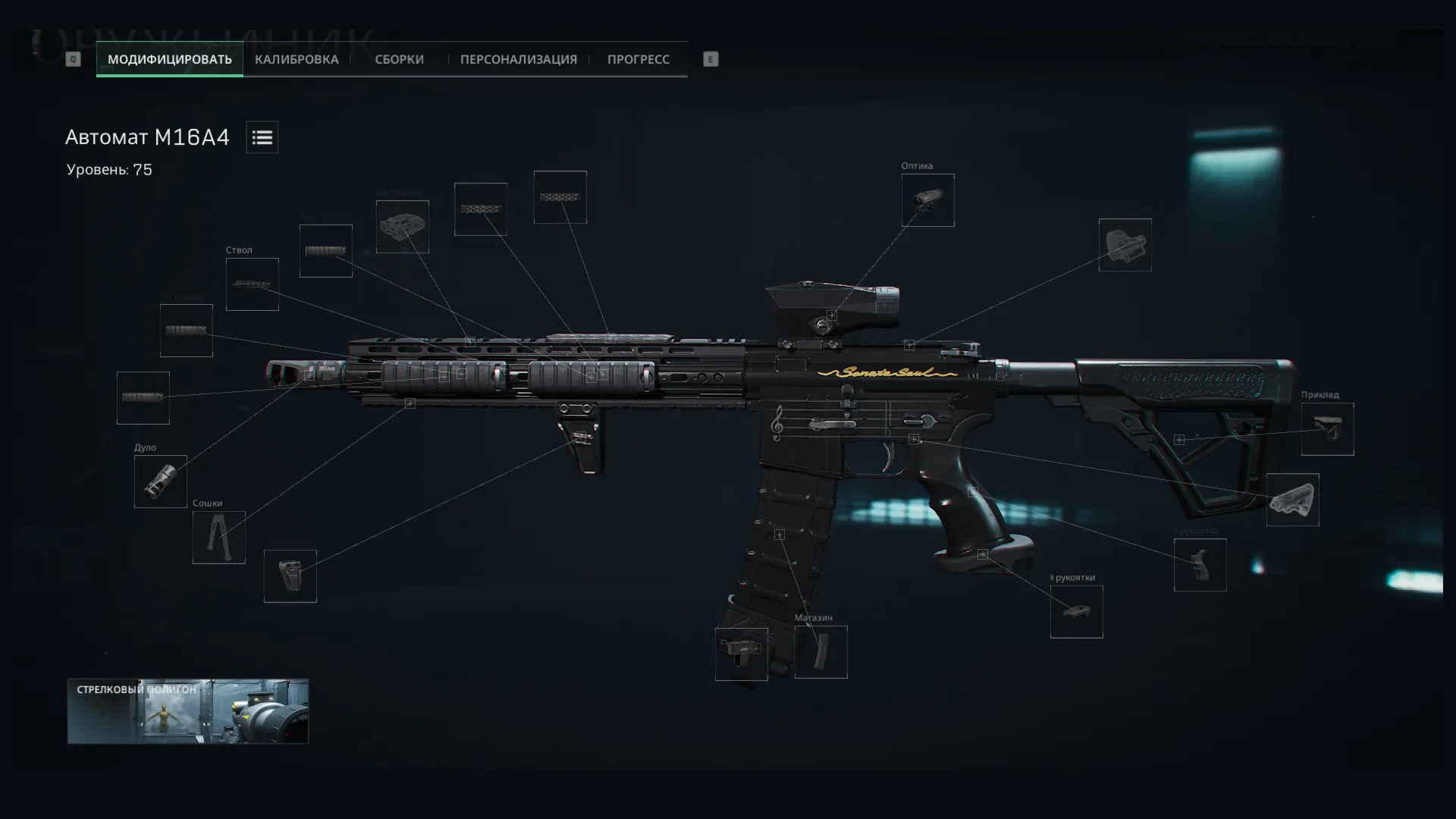
Task: Show the Прогресс tab
Action: click(x=638, y=59)
